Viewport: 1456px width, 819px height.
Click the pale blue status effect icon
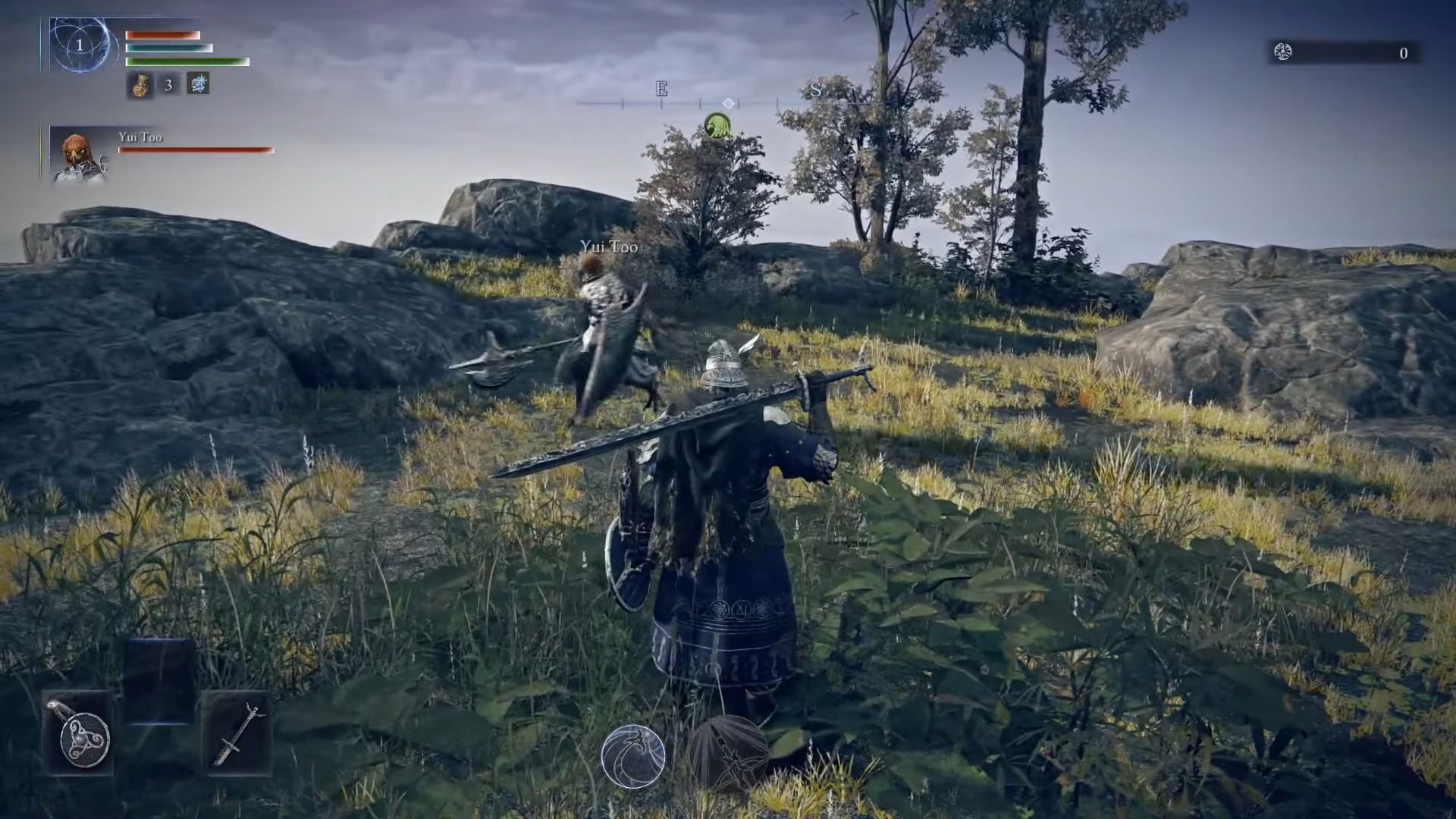coord(198,84)
